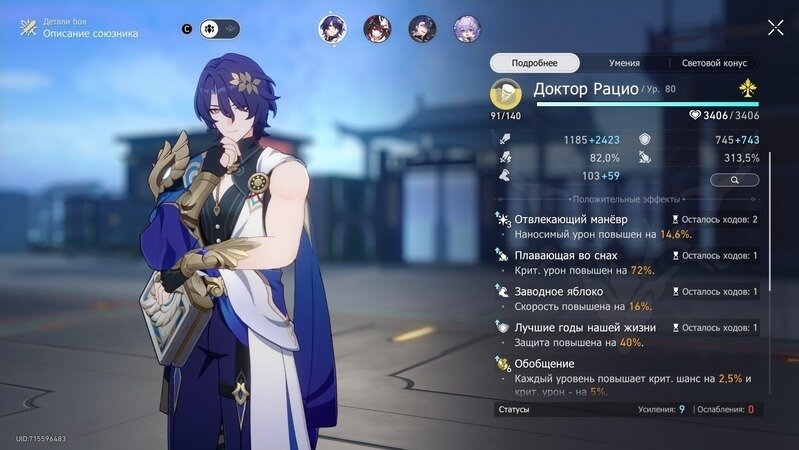The height and width of the screenshot is (450, 799).
Task: Open detailed stats with magnifier button
Action: [734, 180]
